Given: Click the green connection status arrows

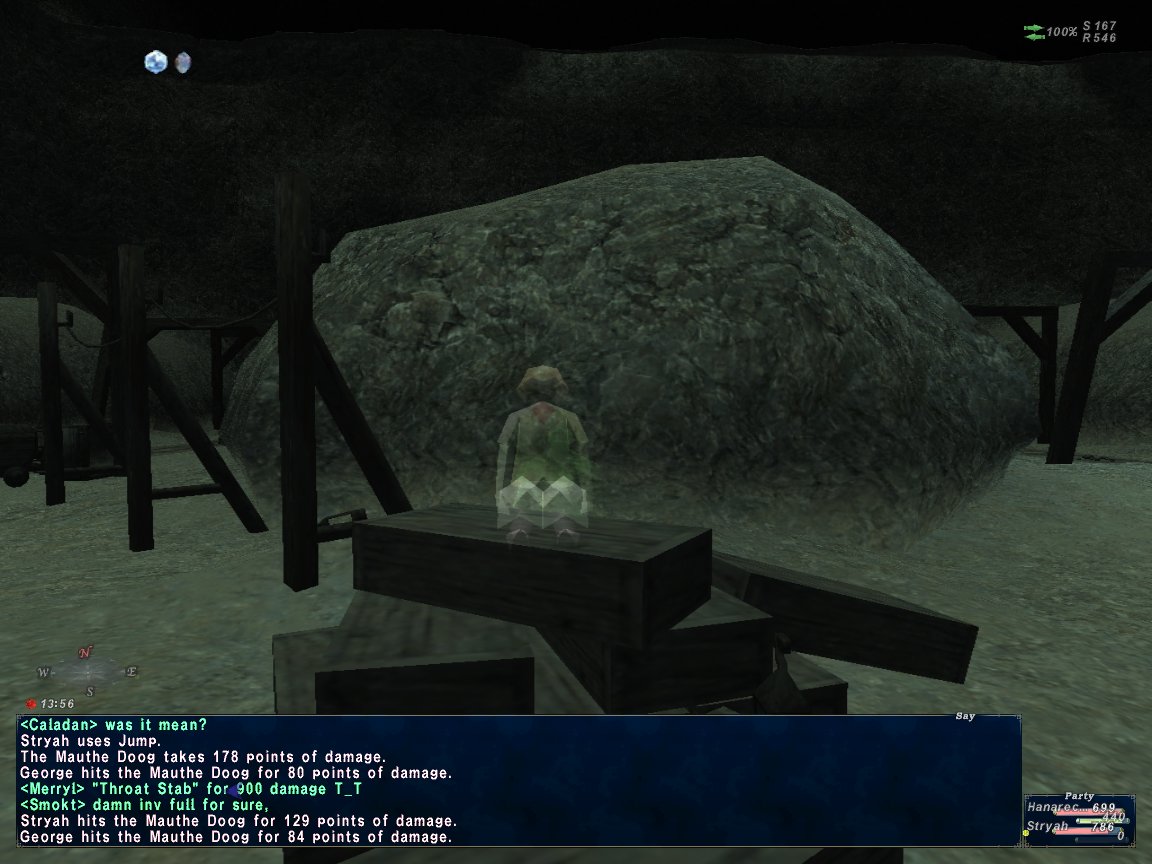Looking at the screenshot, I should click(1033, 32).
